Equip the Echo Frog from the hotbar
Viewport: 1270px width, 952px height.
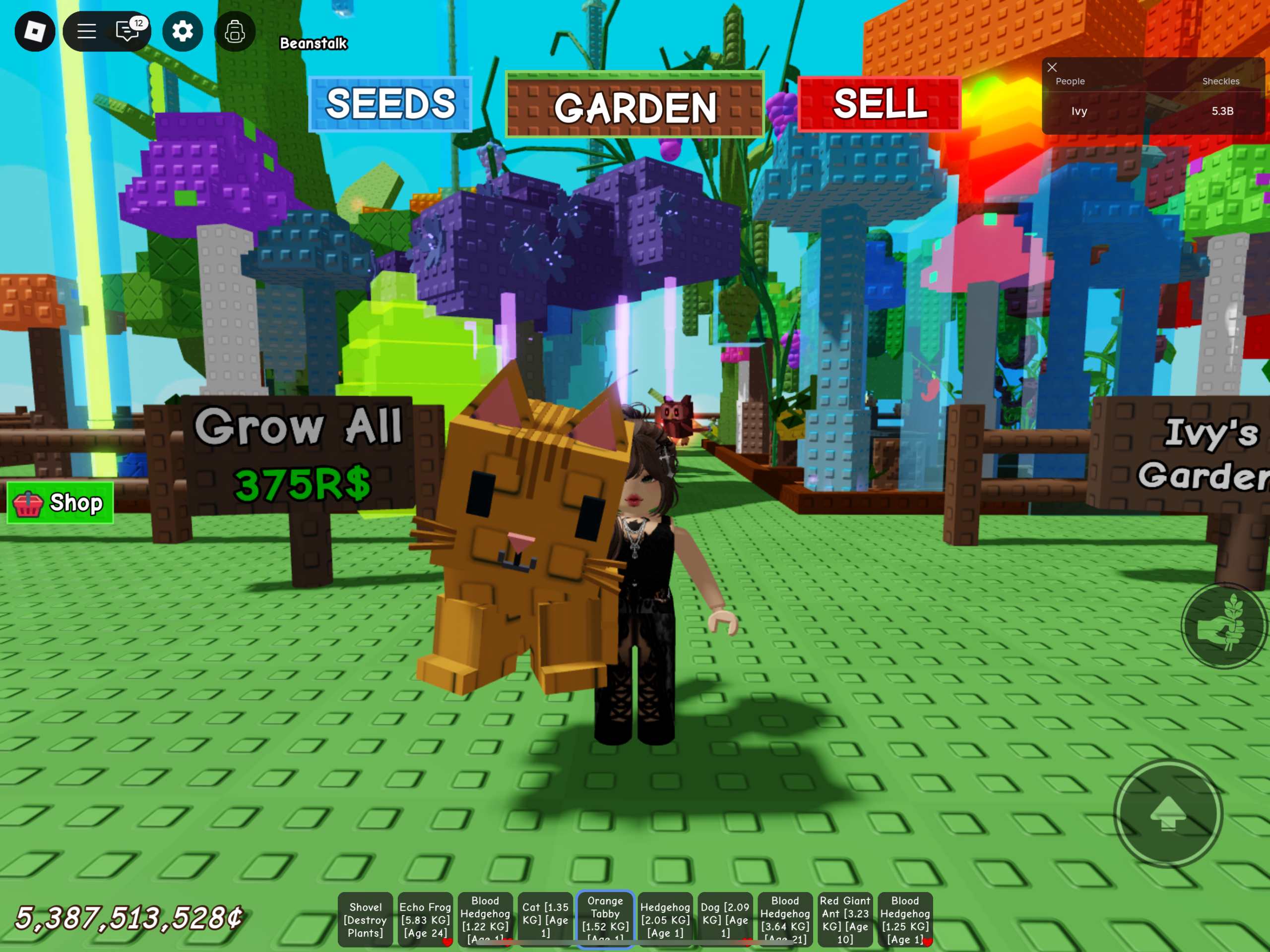point(425,919)
